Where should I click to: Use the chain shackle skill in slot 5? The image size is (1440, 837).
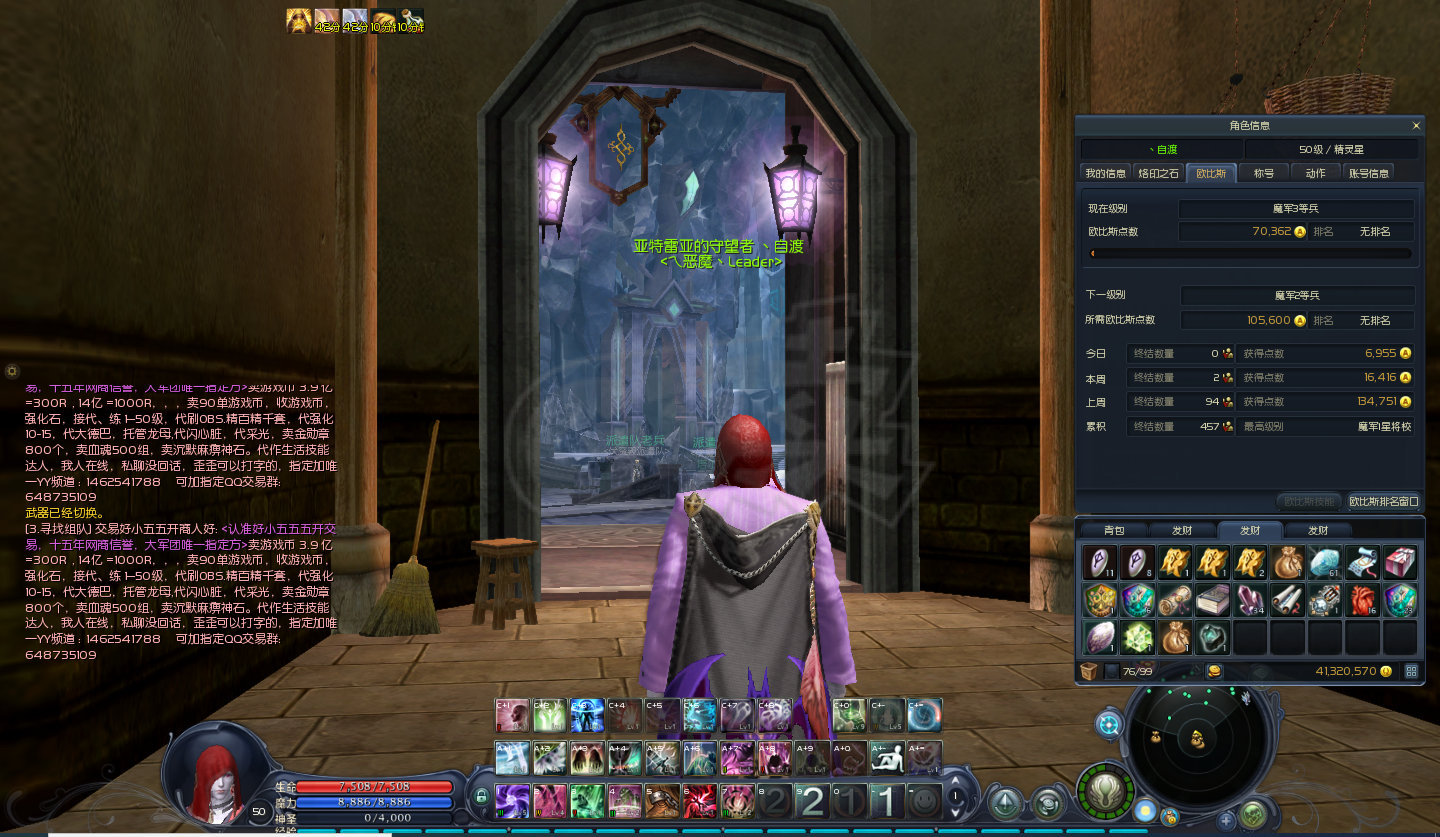[662, 801]
